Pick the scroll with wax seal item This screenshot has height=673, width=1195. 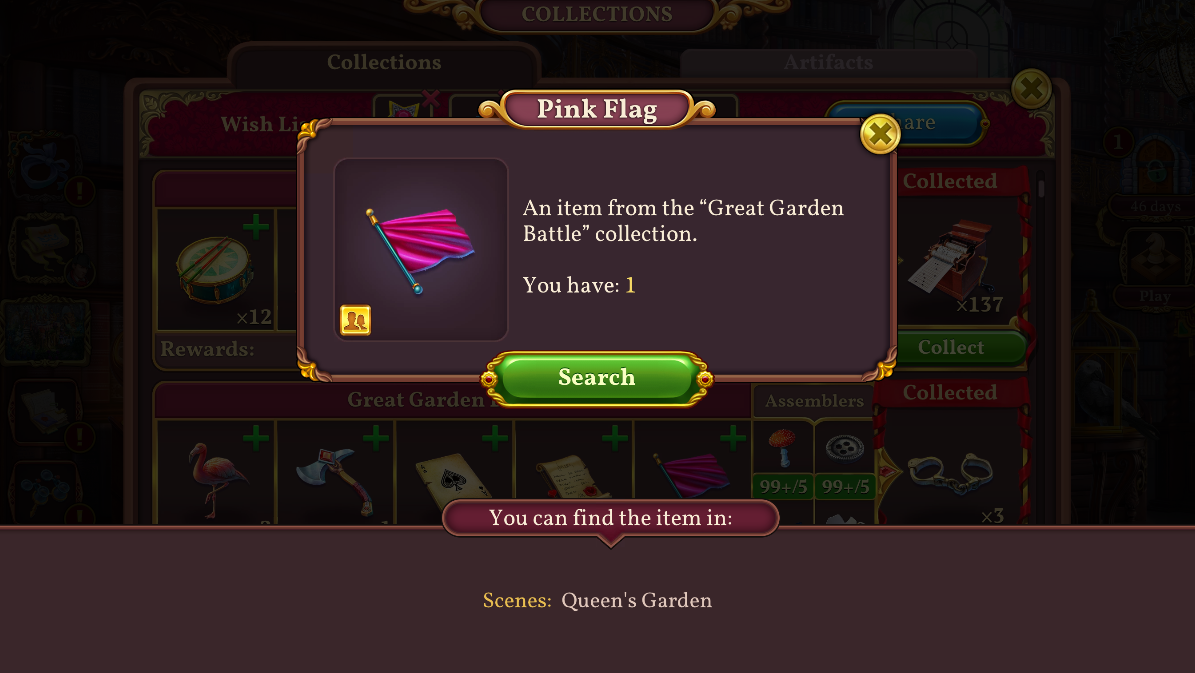(573, 475)
